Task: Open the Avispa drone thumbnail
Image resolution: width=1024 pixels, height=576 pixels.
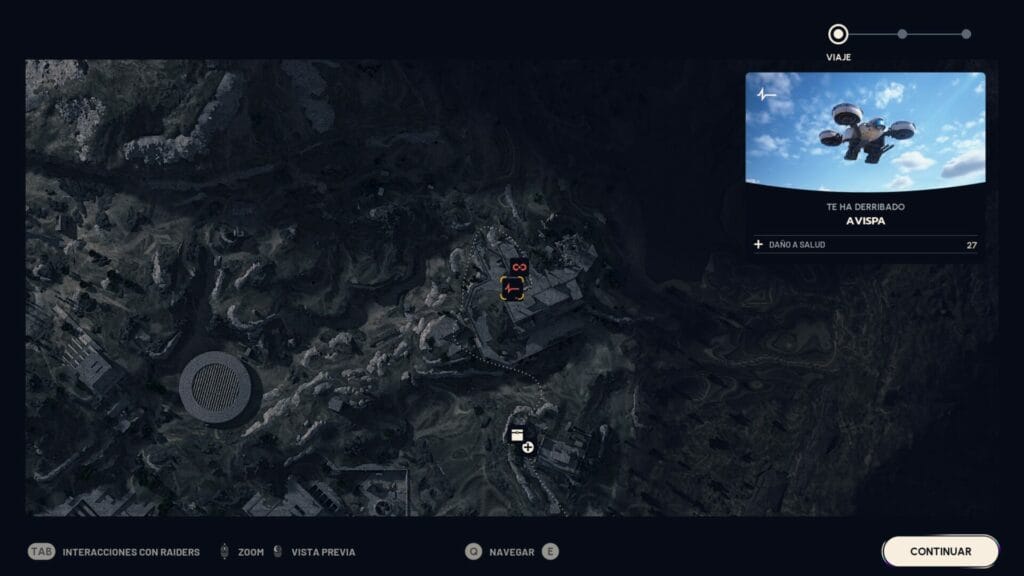Action: click(865, 131)
